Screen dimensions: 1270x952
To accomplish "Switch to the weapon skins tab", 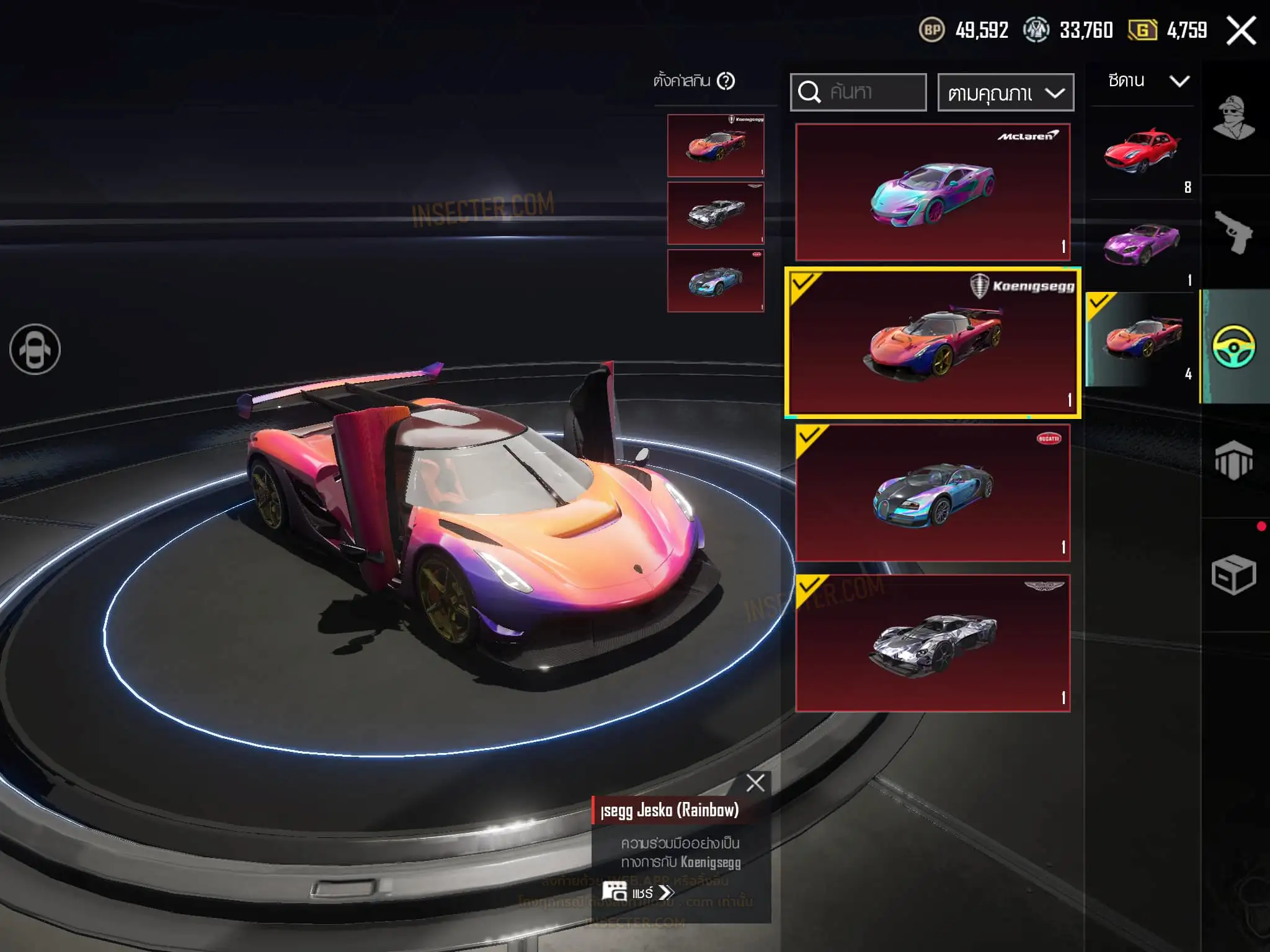I will (x=1233, y=232).
